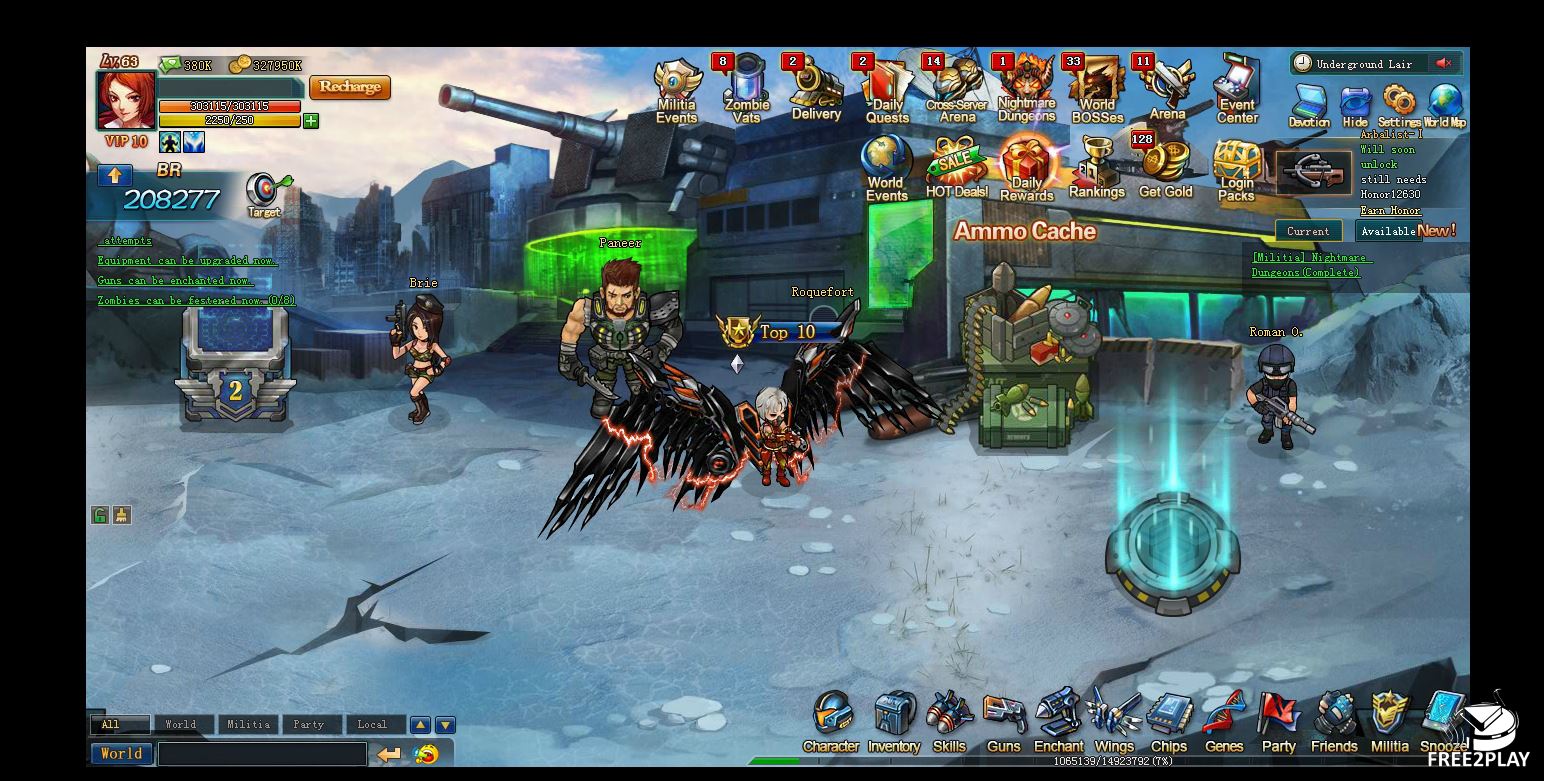Screen dimensions: 1544x781
Task: Follow the Earn Honor link
Action: 1390,211
